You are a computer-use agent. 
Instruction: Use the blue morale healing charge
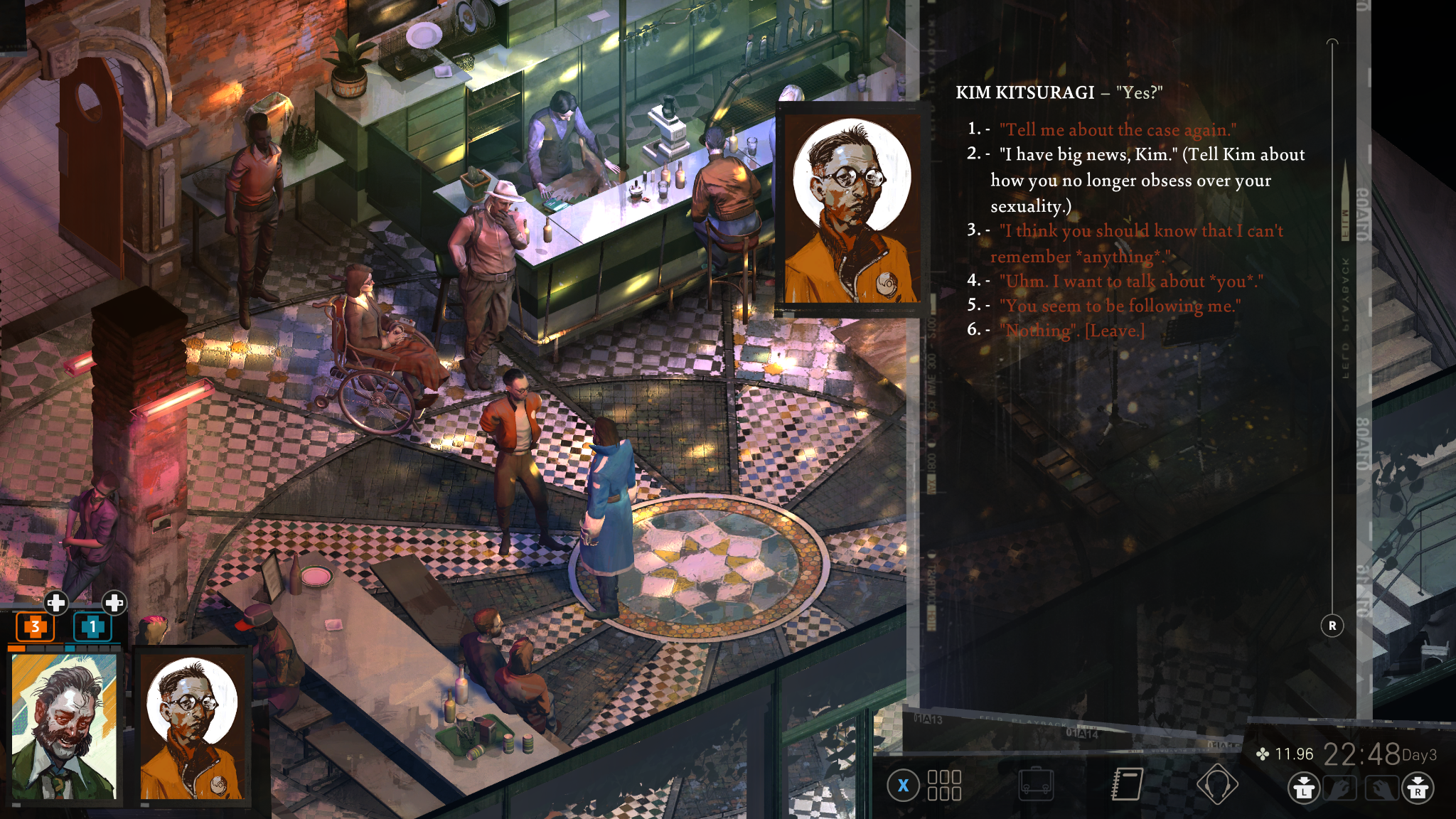point(92,627)
